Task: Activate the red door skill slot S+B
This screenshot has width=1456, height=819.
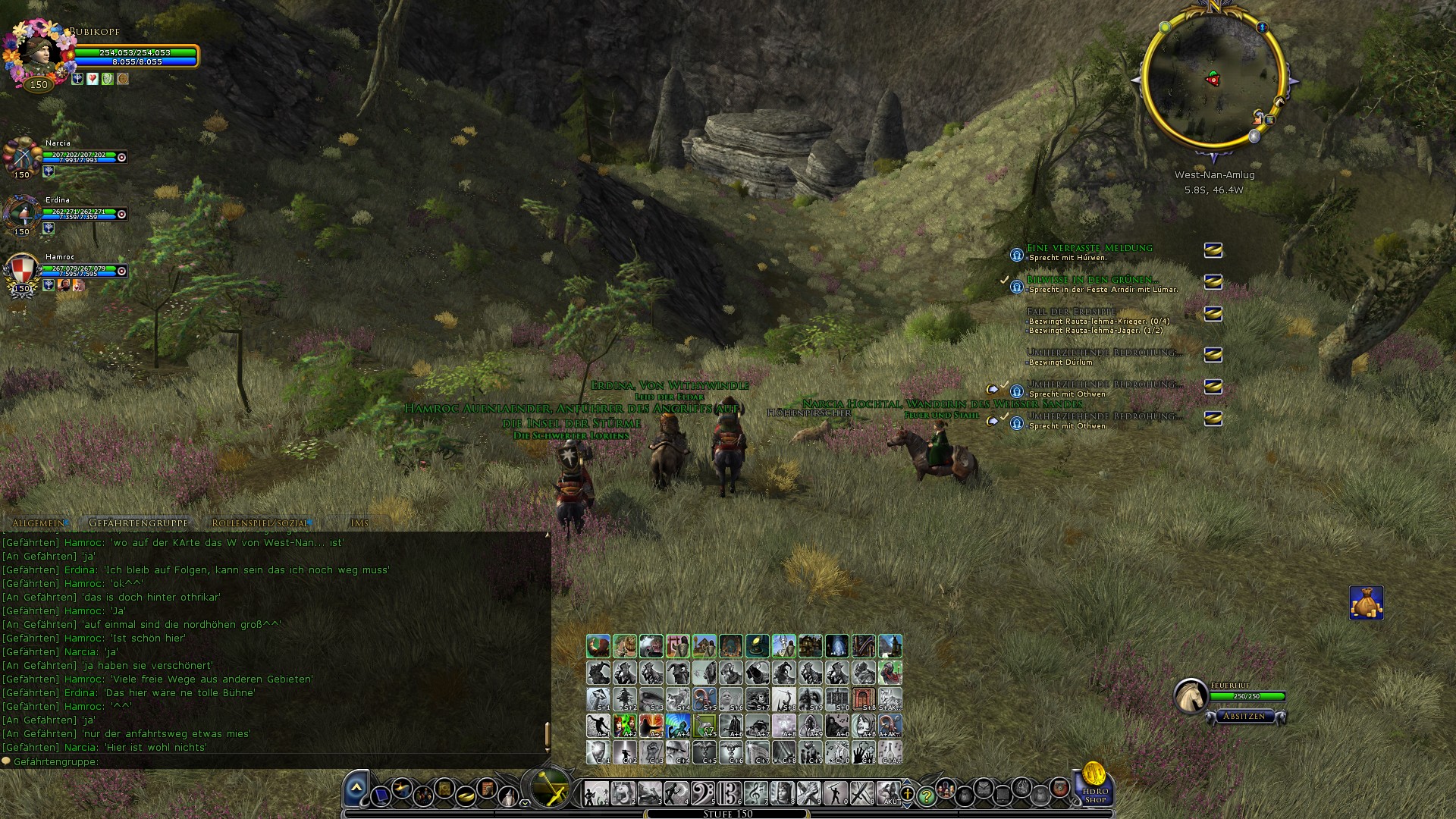Action: tap(864, 699)
